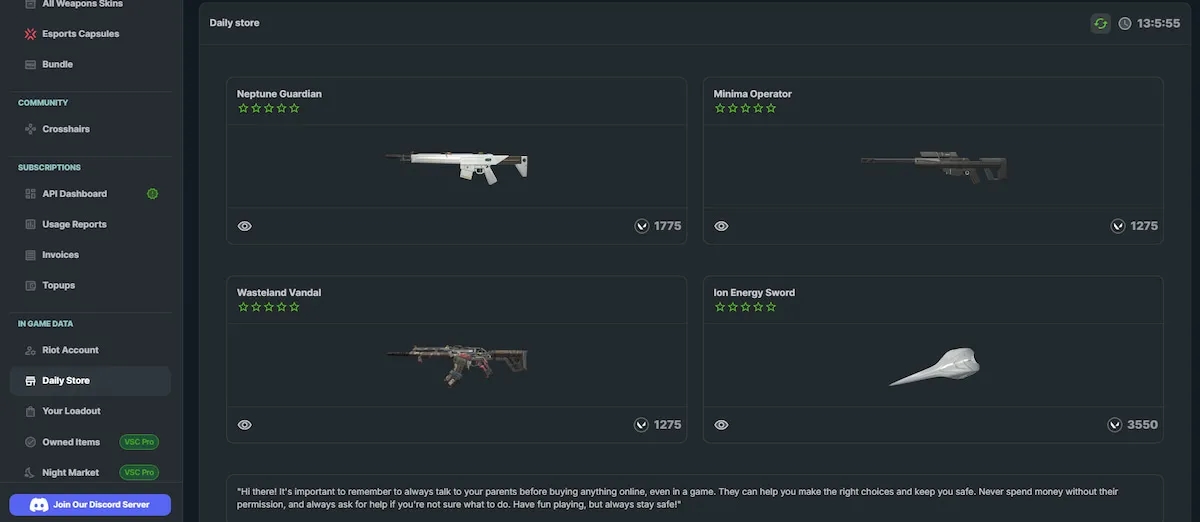Open the Riot Account page
Viewport: 1200px width, 522px height.
pos(70,350)
